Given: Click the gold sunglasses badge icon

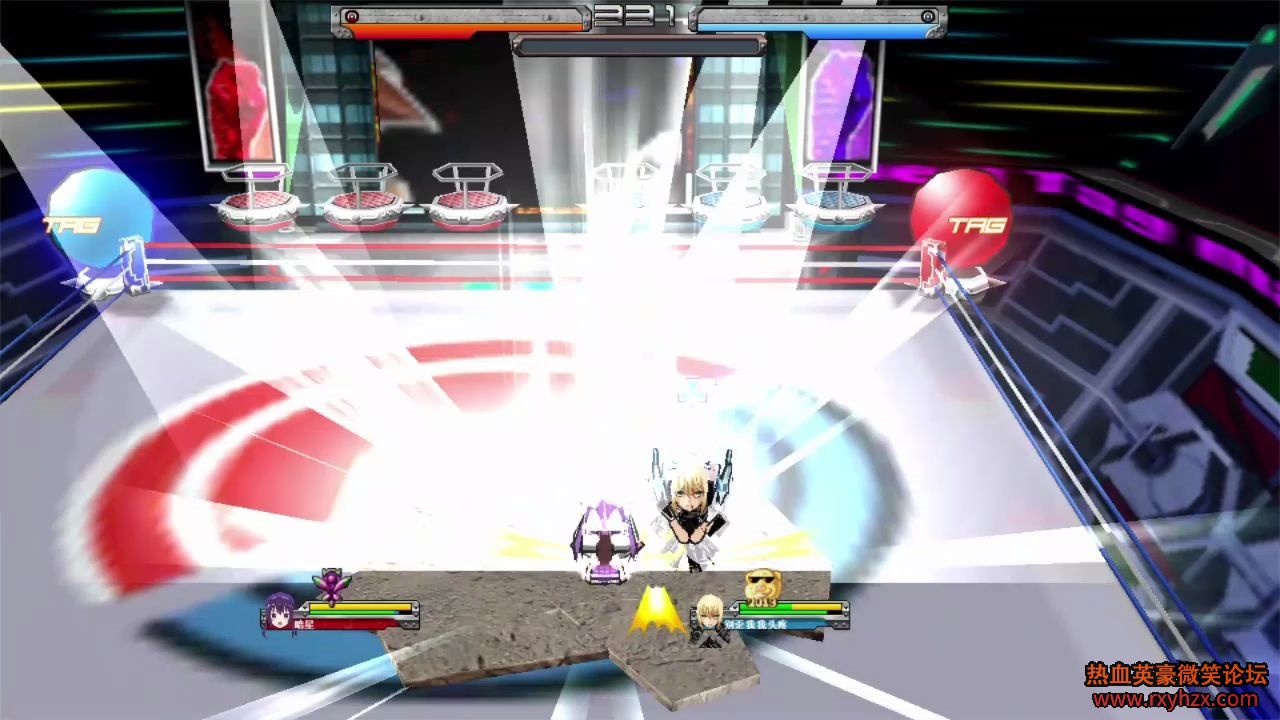Looking at the screenshot, I should coord(761,584).
